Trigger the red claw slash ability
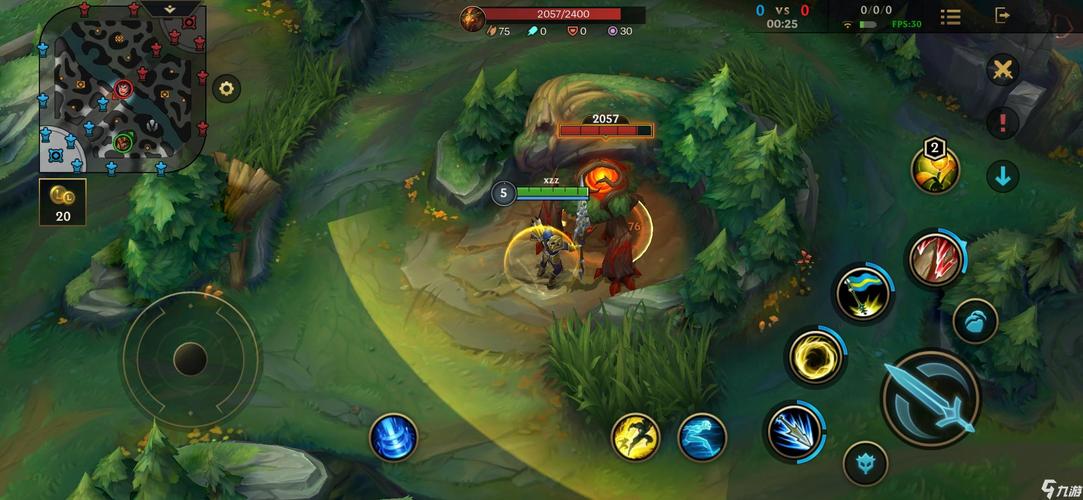The image size is (1083, 500). tap(936, 258)
